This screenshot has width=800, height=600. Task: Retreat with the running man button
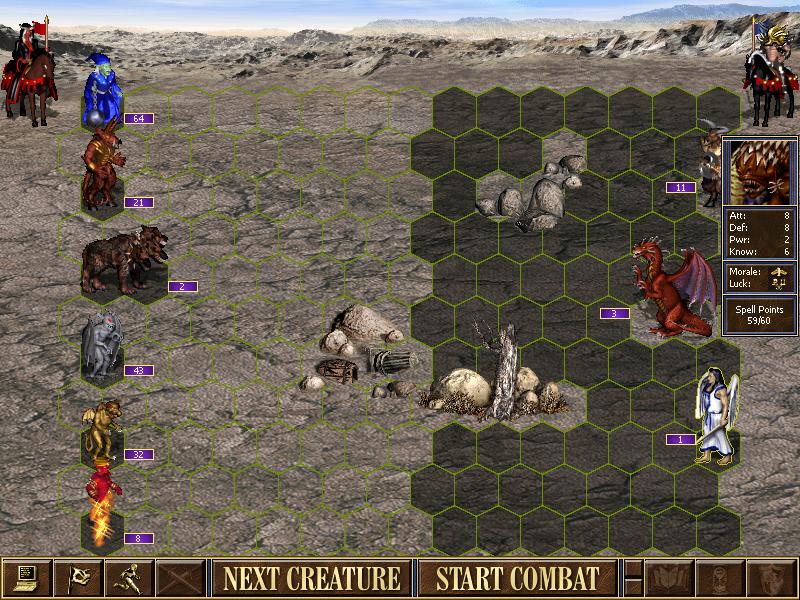tap(130, 578)
